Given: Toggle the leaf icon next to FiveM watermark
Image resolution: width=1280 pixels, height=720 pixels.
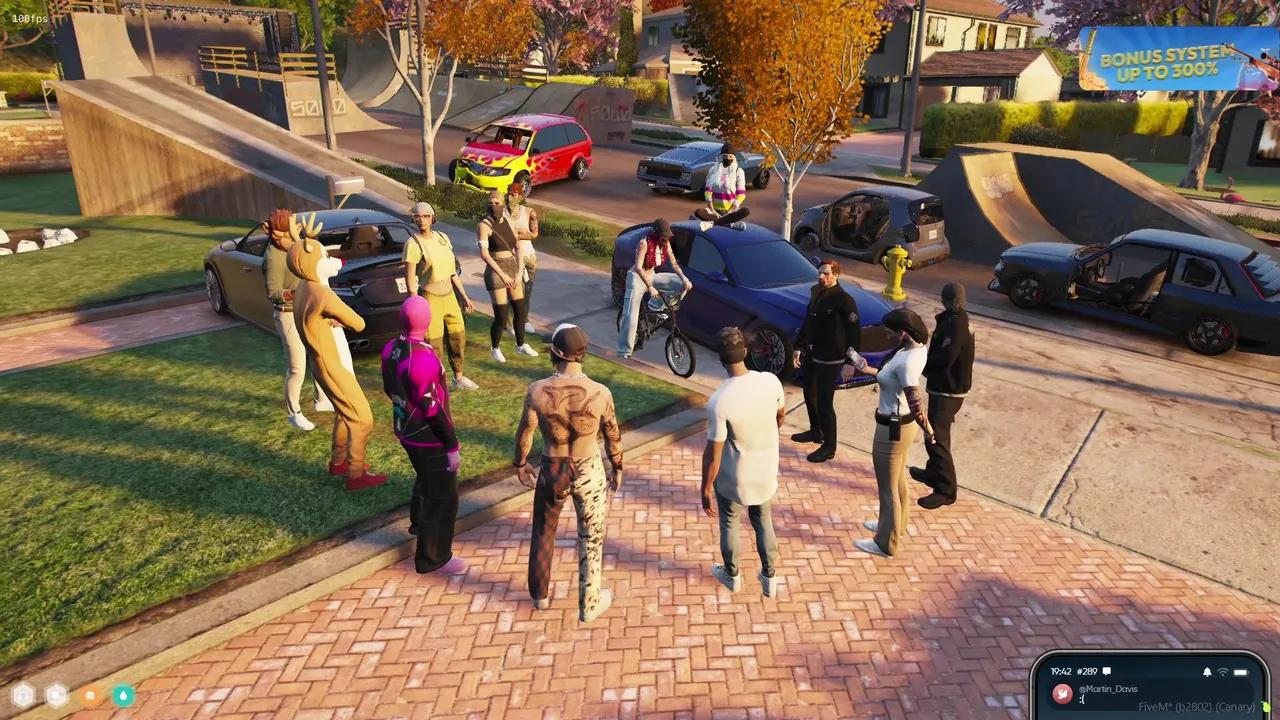Looking at the screenshot, I should click(x=1266, y=706).
